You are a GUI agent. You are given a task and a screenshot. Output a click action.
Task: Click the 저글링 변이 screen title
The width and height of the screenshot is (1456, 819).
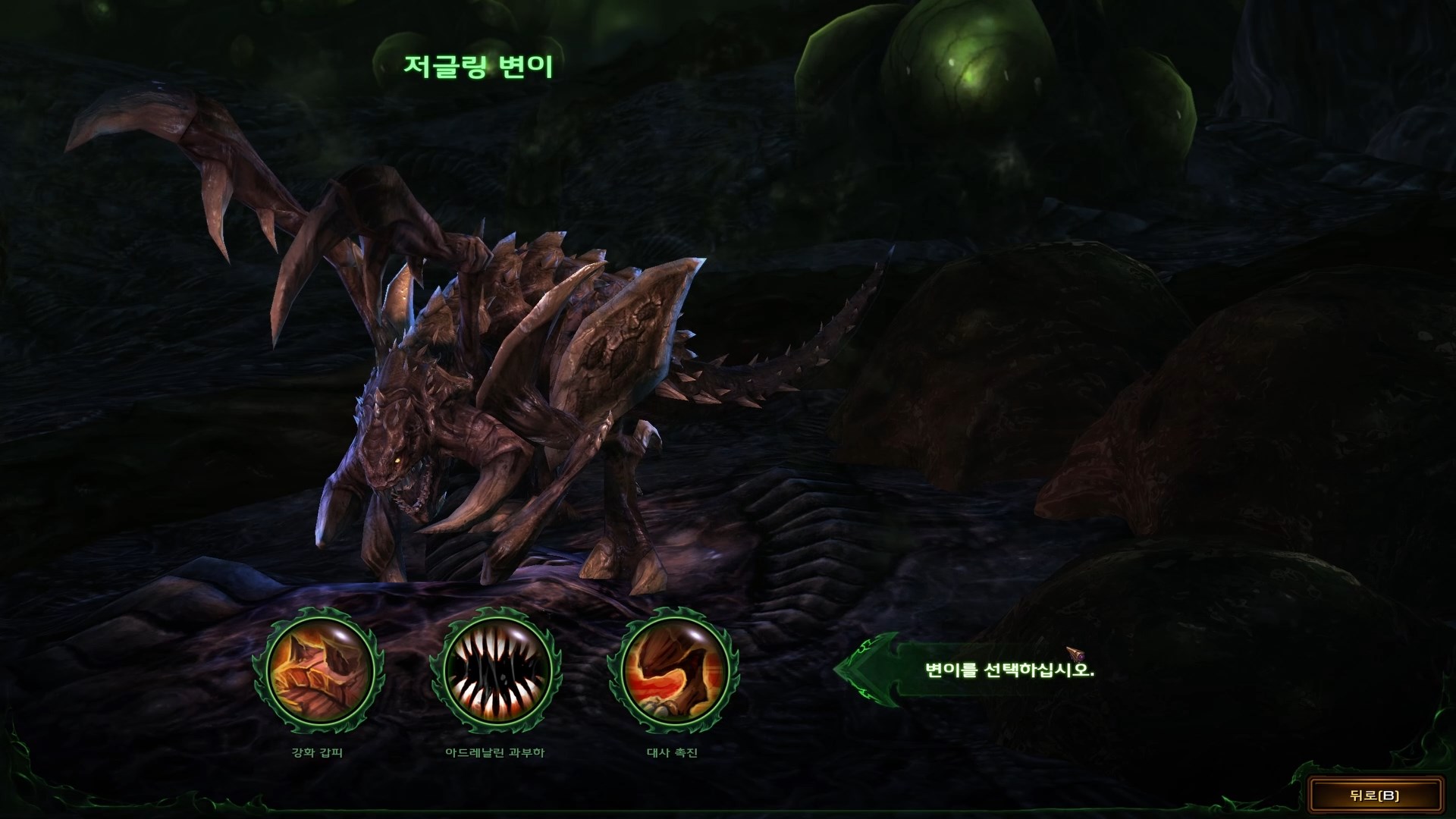479,67
